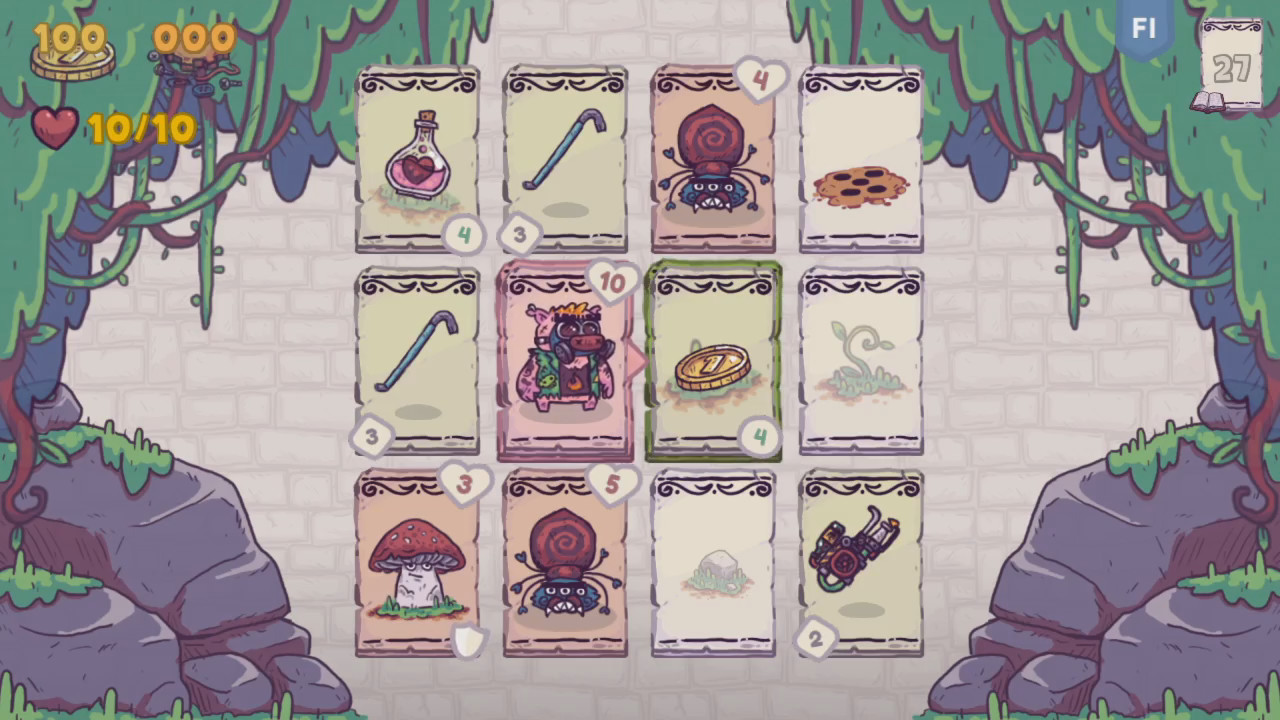Click the heart icon next to 10/10 health
The image size is (1280, 720).
[x=55, y=130]
